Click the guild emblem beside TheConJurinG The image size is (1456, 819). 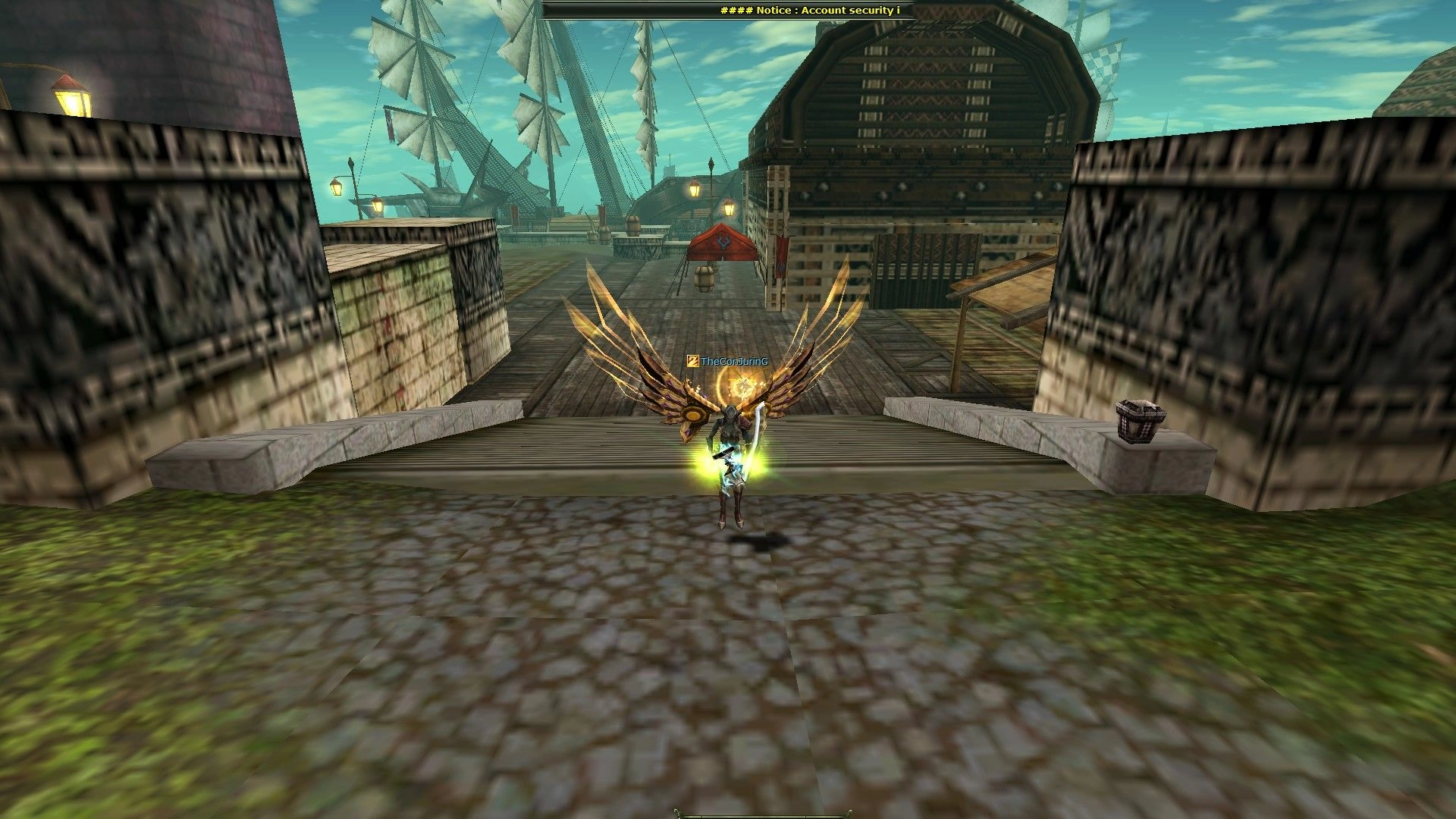[692, 362]
